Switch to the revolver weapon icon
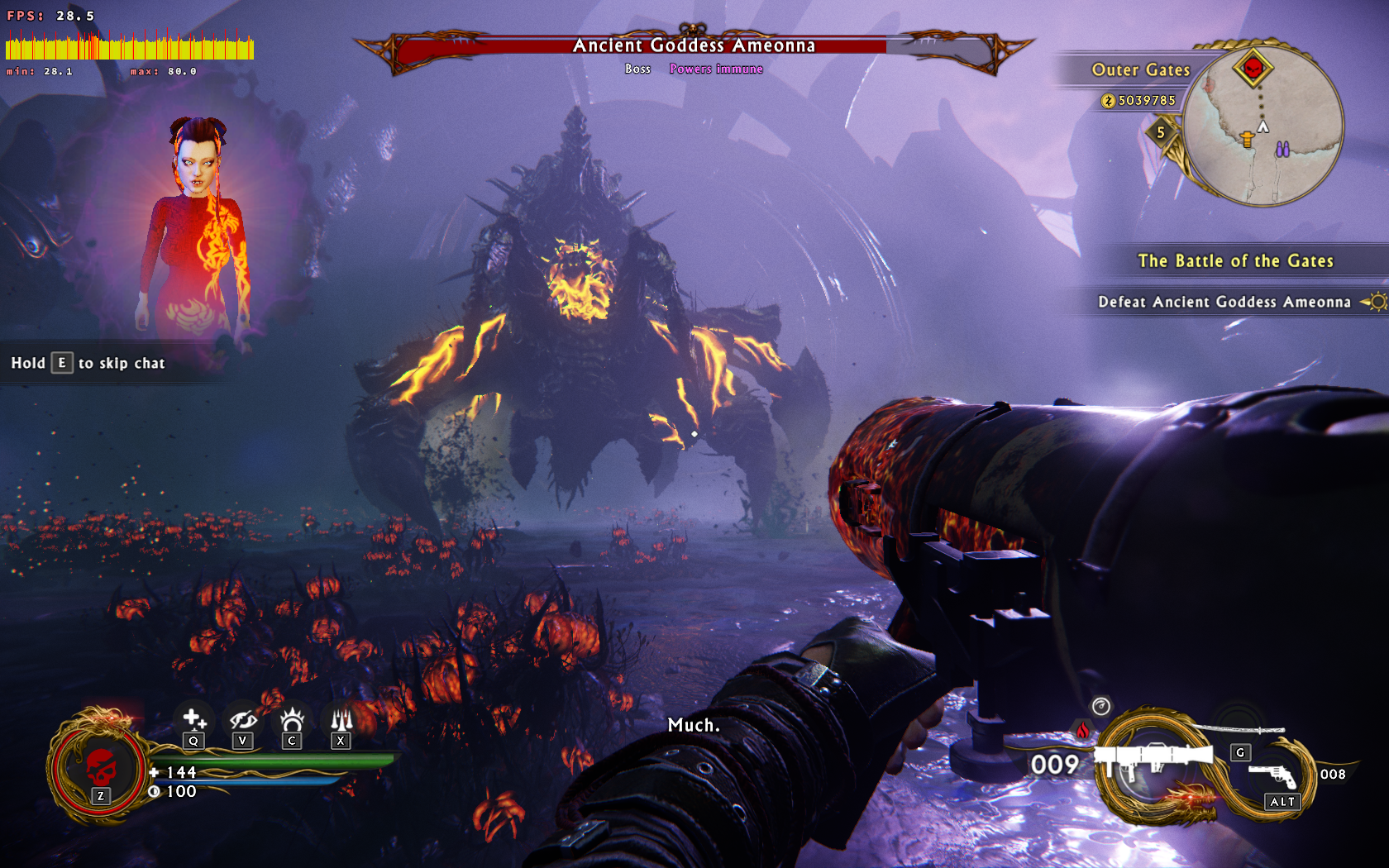1389x868 pixels. tap(1272, 776)
